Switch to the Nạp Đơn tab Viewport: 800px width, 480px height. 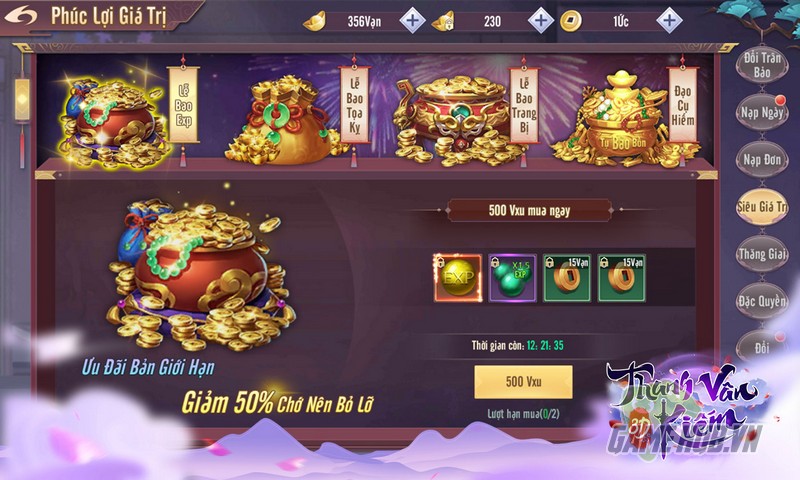point(764,159)
